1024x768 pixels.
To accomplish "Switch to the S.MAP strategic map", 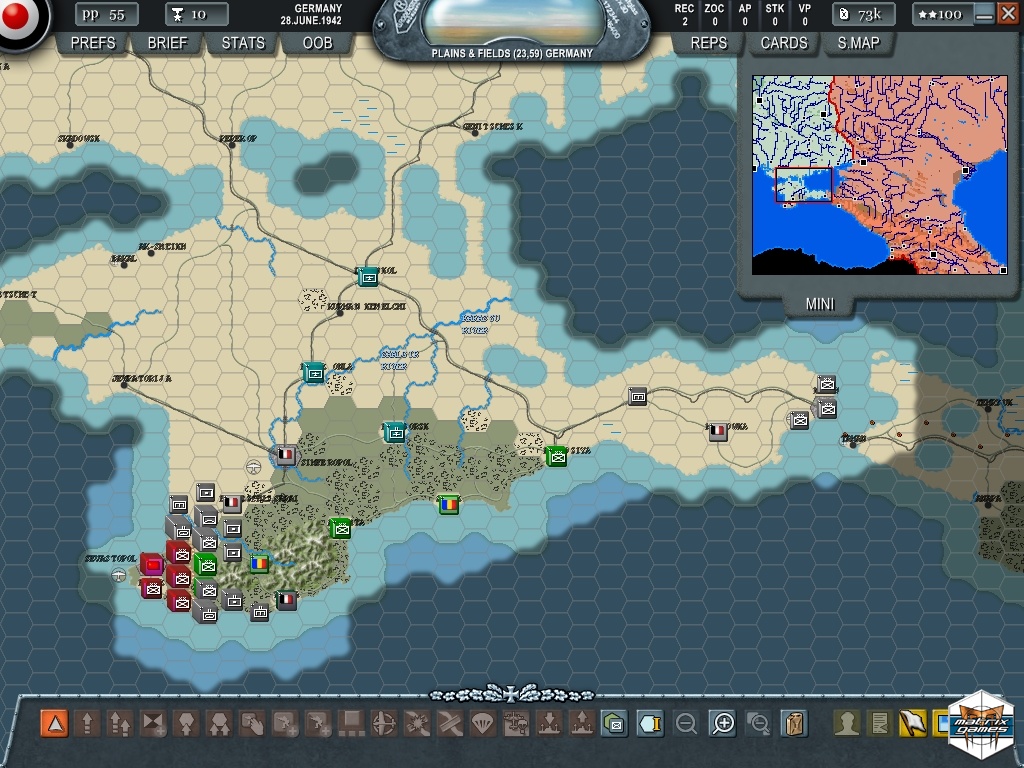I will pyautogui.click(x=858, y=43).
